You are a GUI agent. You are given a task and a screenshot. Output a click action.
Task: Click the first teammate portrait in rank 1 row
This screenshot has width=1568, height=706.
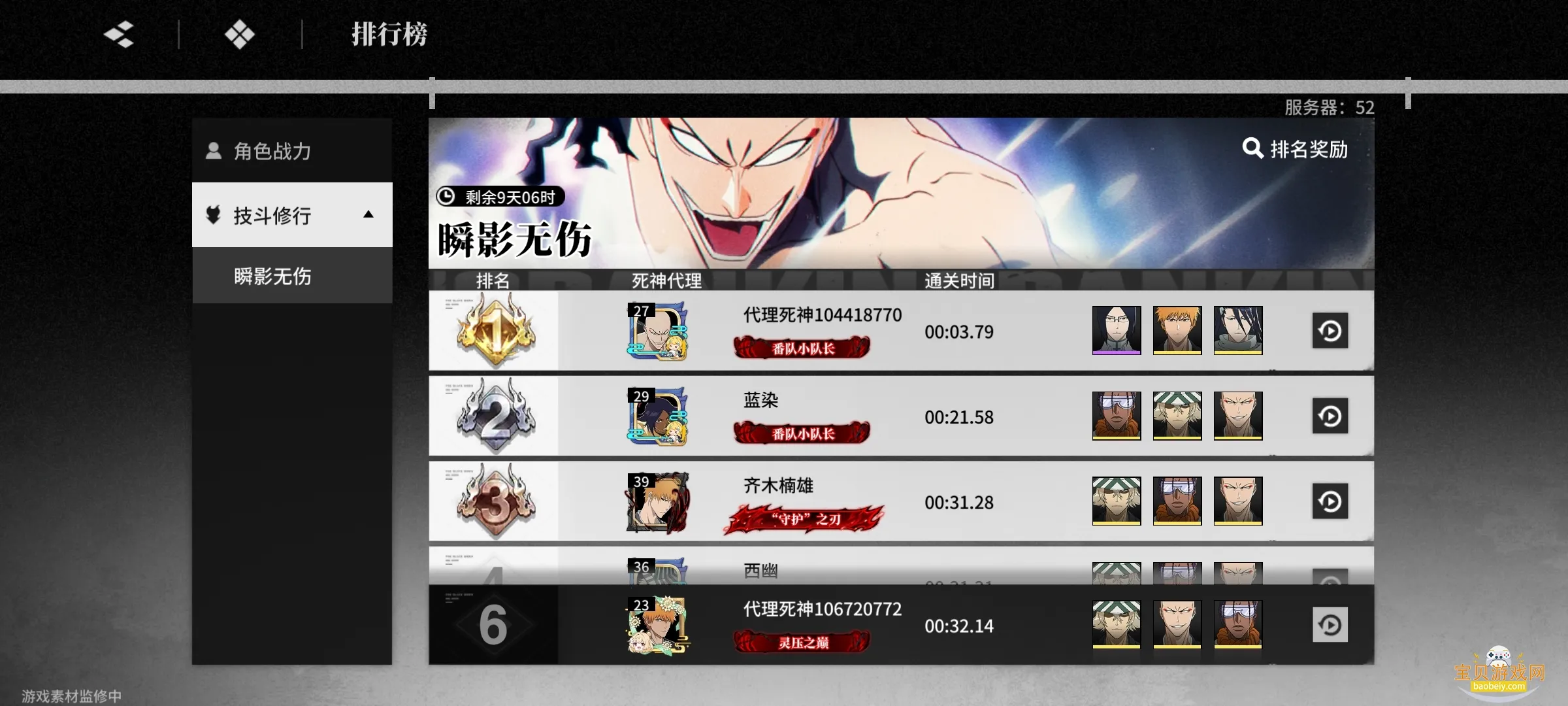point(1117,331)
